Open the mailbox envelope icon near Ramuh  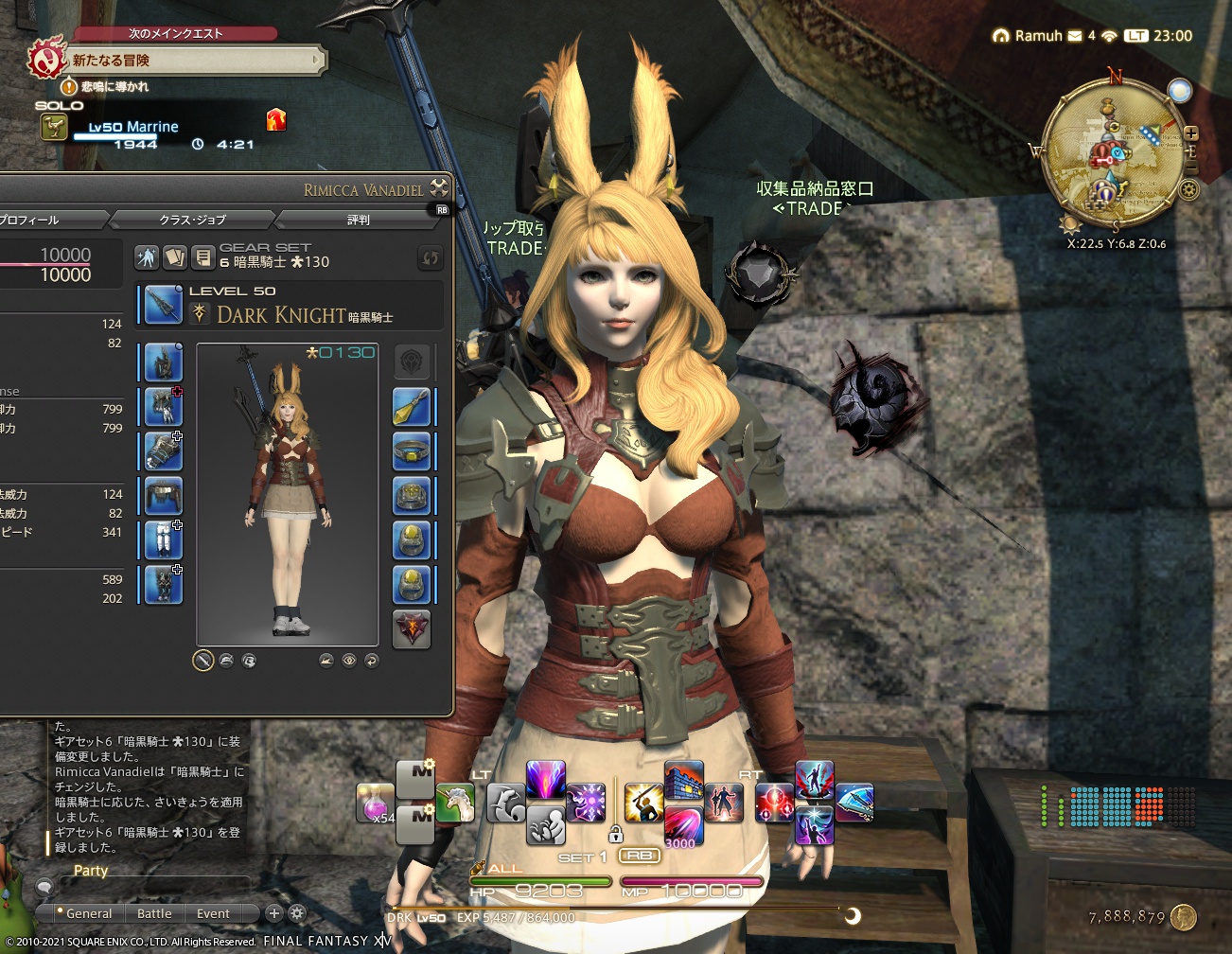1073,36
